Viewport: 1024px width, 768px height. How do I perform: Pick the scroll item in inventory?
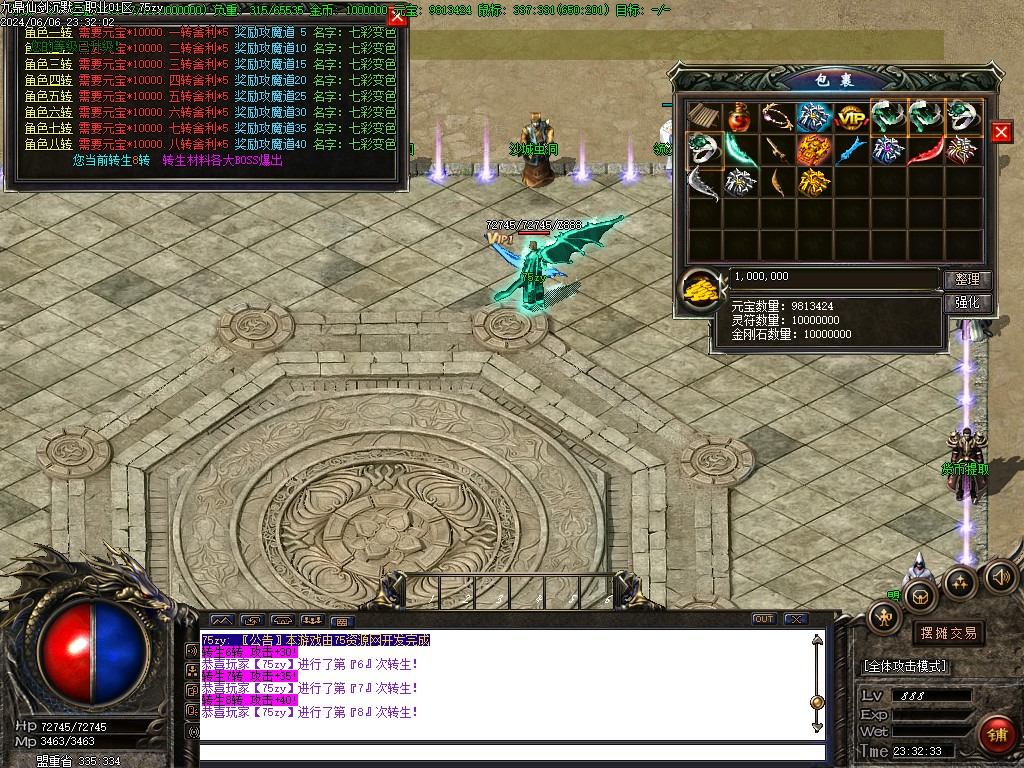click(703, 117)
